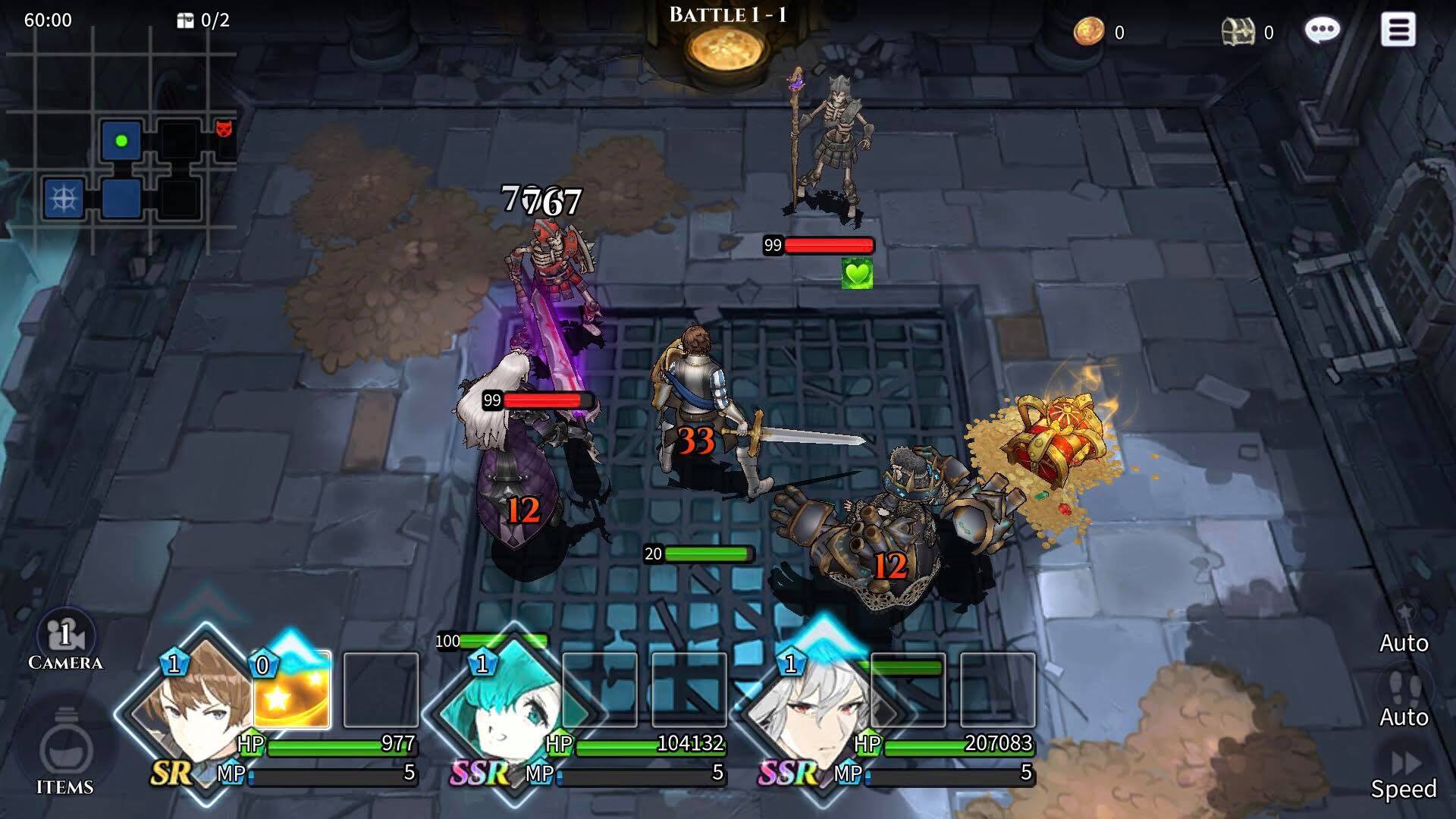Select the red boss marker on minimap

[224, 128]
